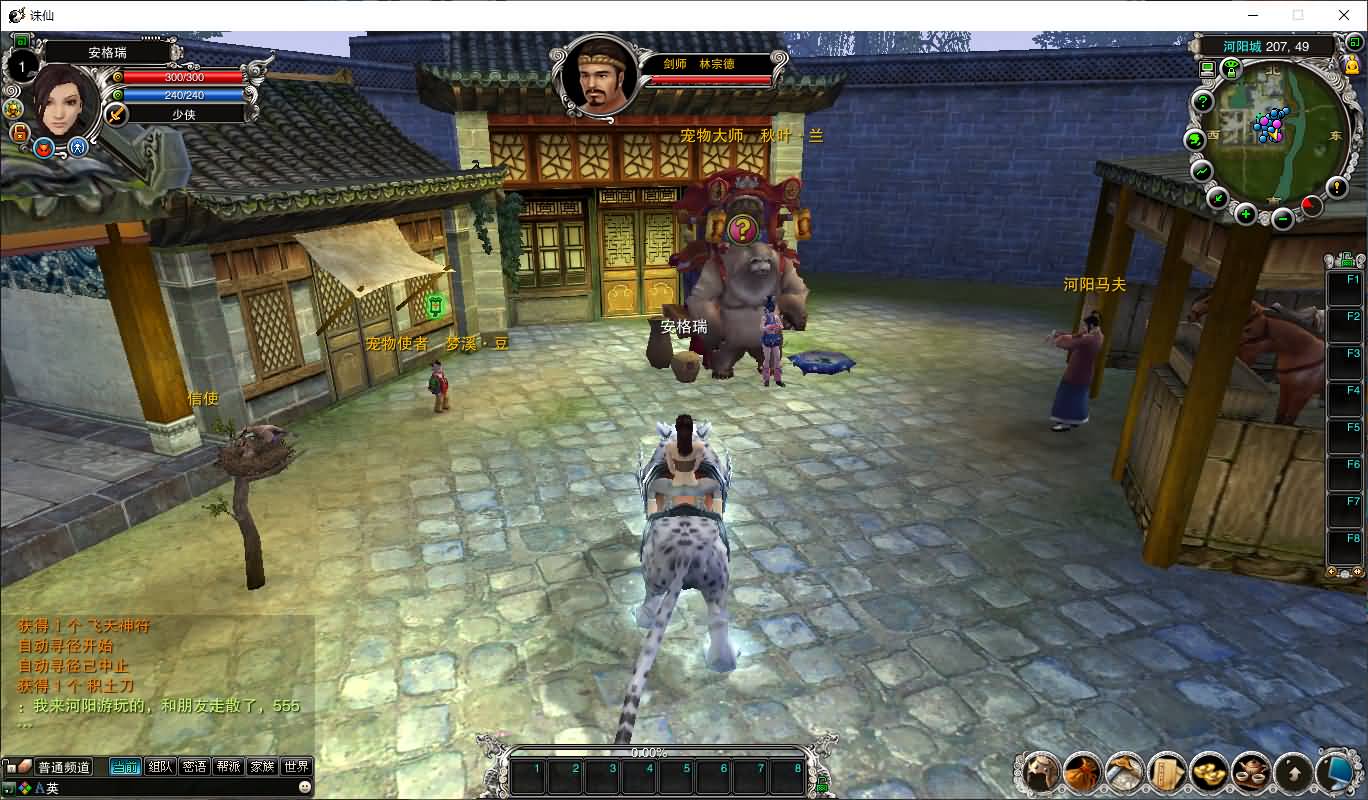Open the quest log scroll icon
1368x800 pixels.
1168,772
